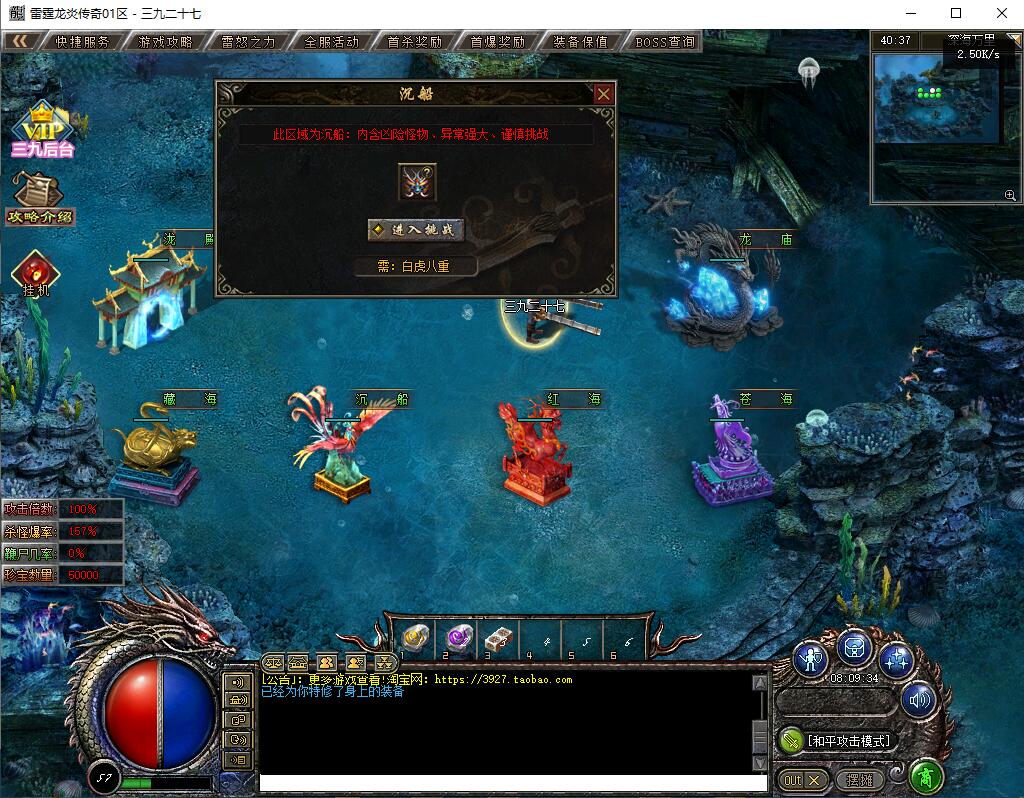The image size is (1024, 798).
Task: Click the 进入挑战 button
Action: click(x=416, y=230)
